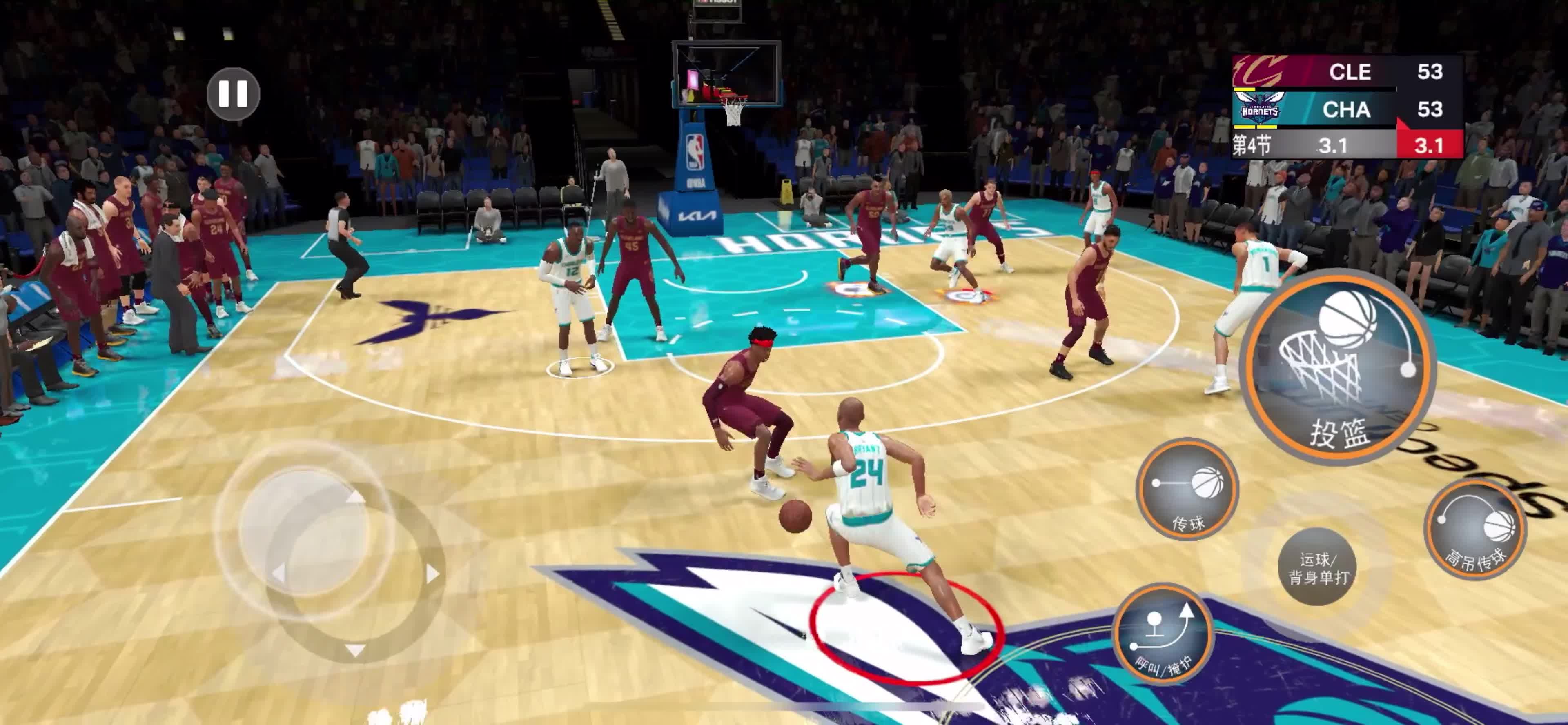Viewport: 1568px width, 725px height.
Task: Tap the 传球 pass button
Action: tap(1187, 489)
